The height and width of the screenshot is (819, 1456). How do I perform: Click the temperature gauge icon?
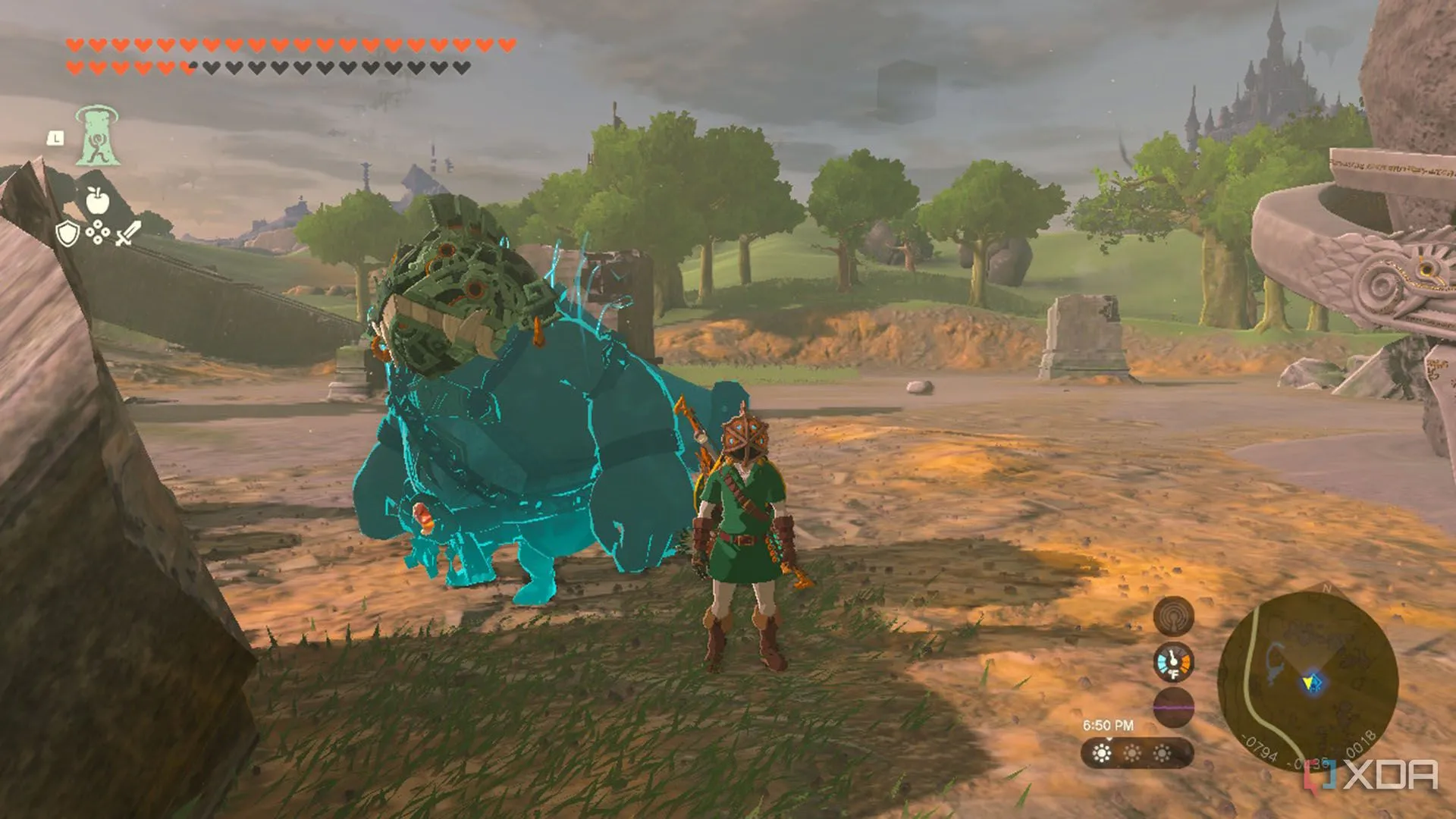(1173, 662)
